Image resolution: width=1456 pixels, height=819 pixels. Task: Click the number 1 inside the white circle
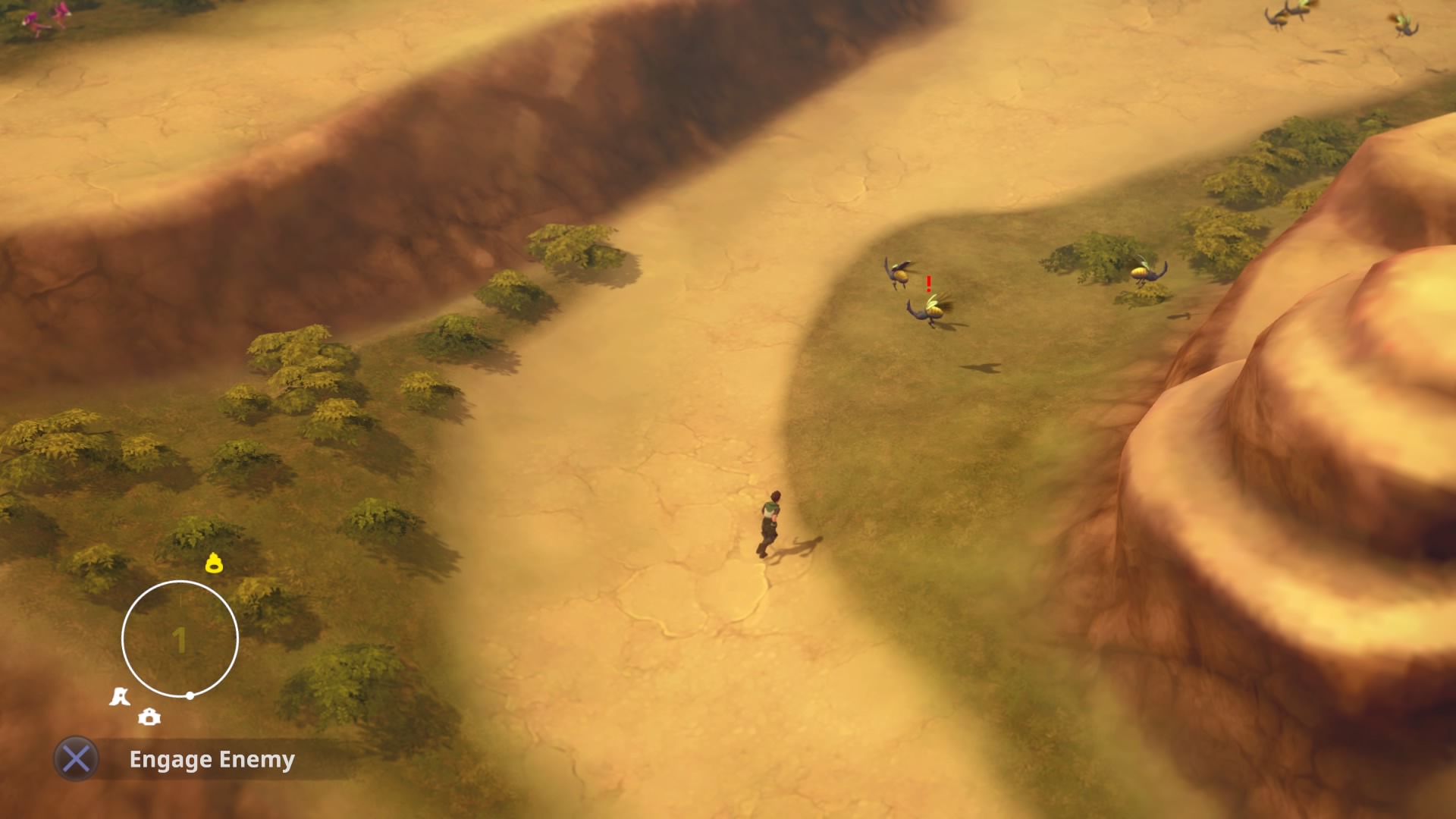point(180,639)
